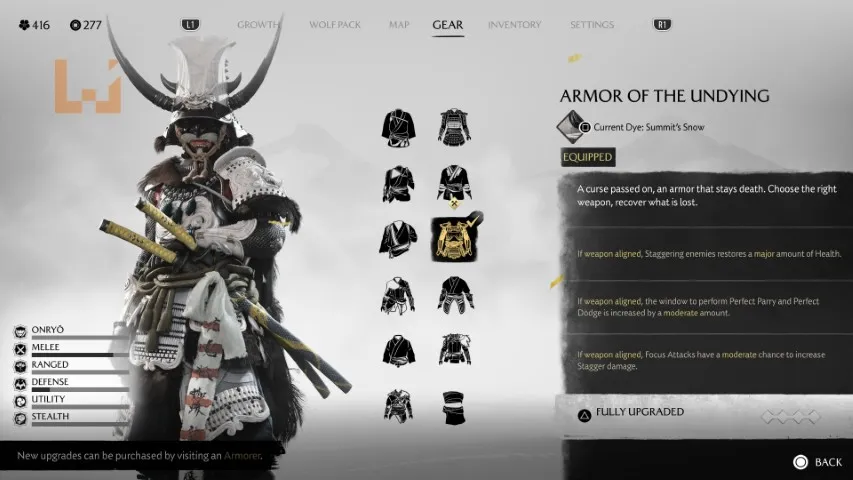This screenshot has width=853, height=480.
Task: Select the Stealth stat category
Action: pos(50,416)
